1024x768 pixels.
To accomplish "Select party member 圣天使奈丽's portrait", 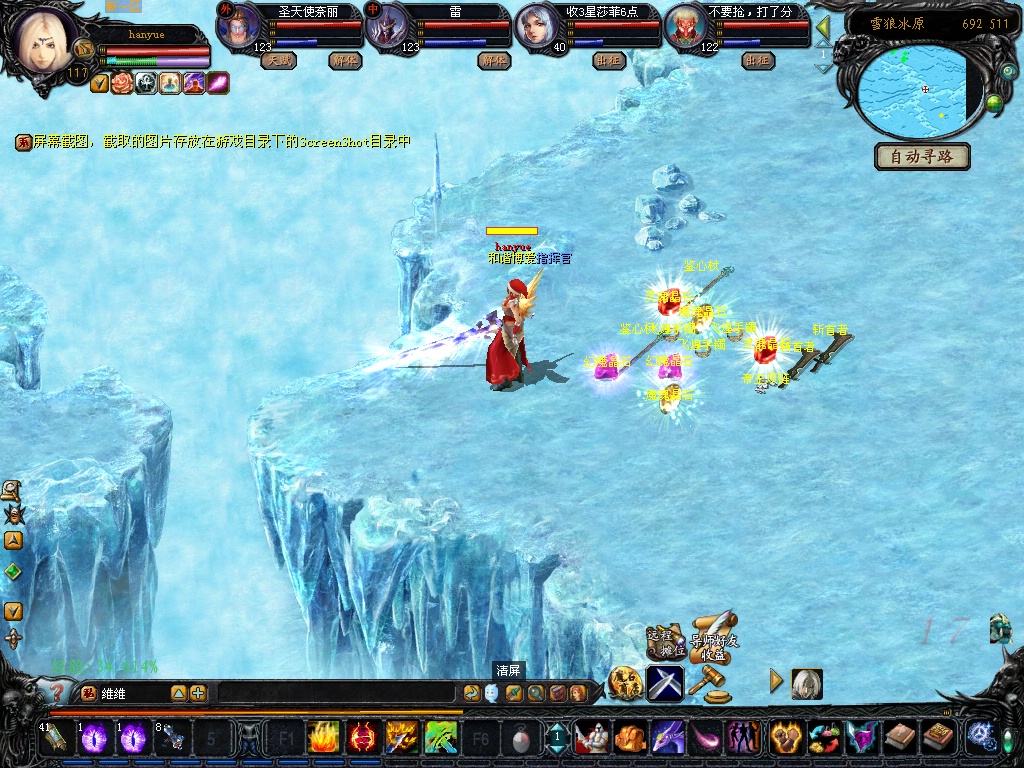I will pos(238,27).
